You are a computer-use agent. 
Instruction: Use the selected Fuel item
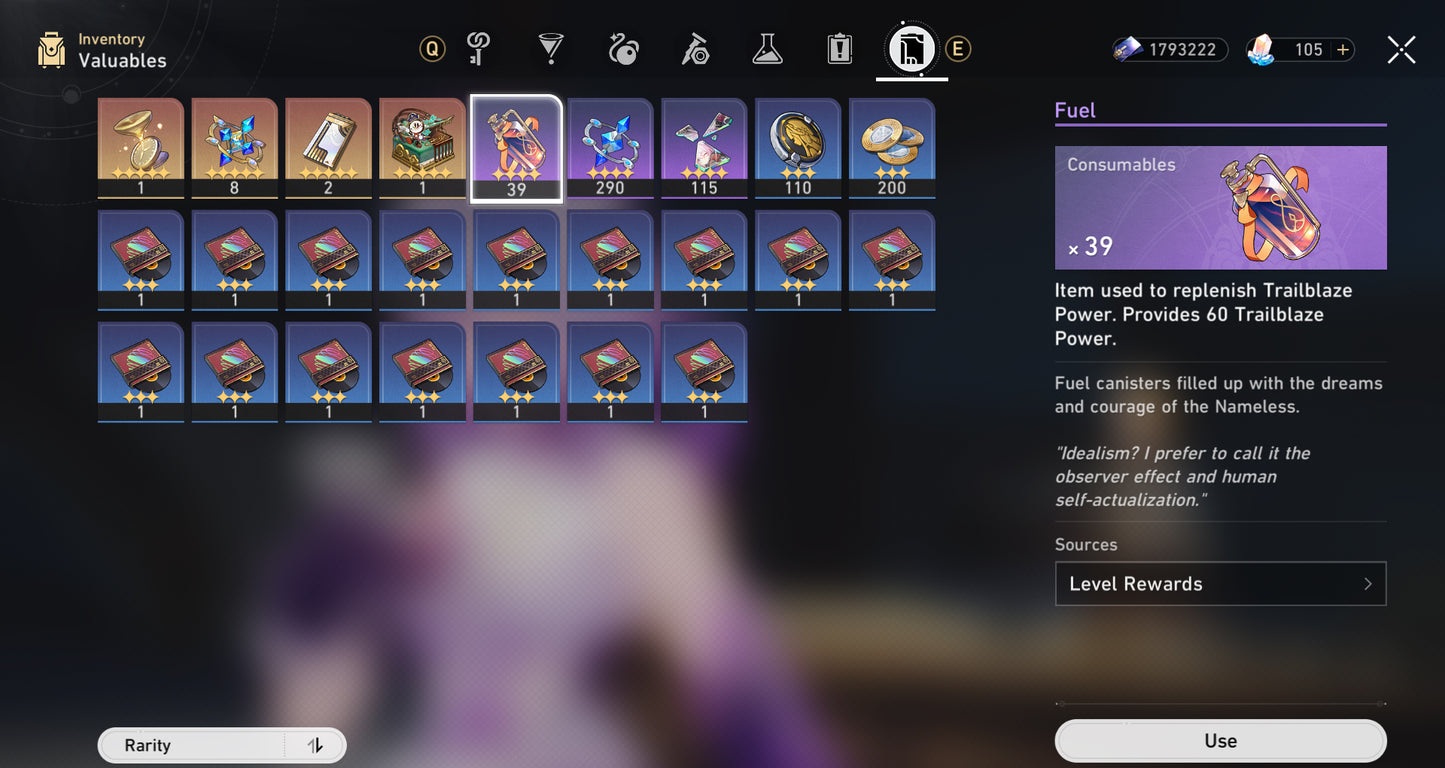1220,741
